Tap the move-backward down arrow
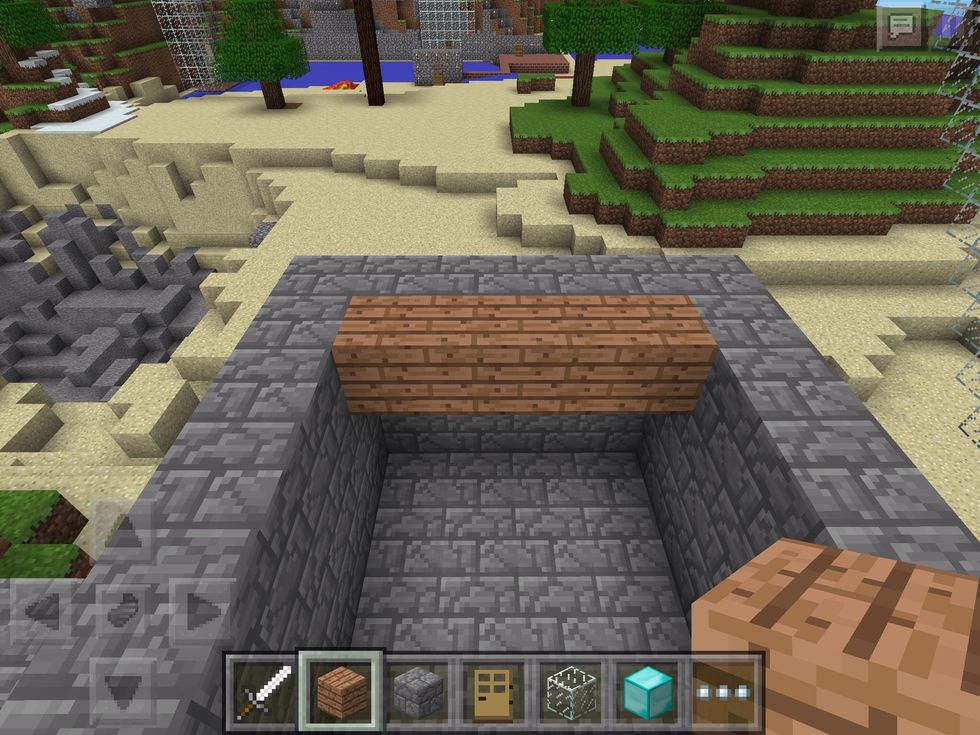The height and width of the screenshot is (735, 980). [x=121, y=686]
